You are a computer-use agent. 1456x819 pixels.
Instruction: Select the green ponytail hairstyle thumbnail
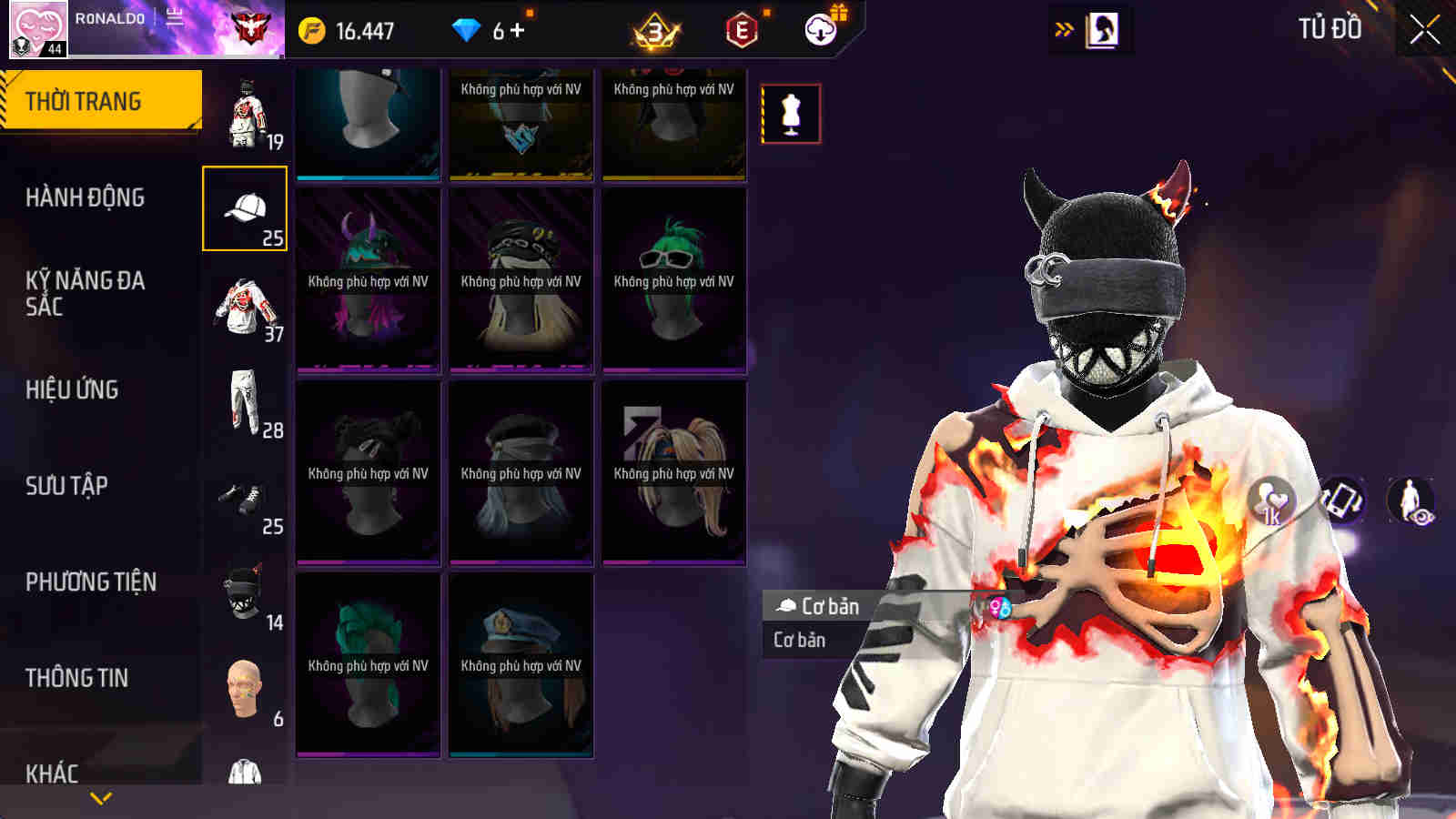672,278
